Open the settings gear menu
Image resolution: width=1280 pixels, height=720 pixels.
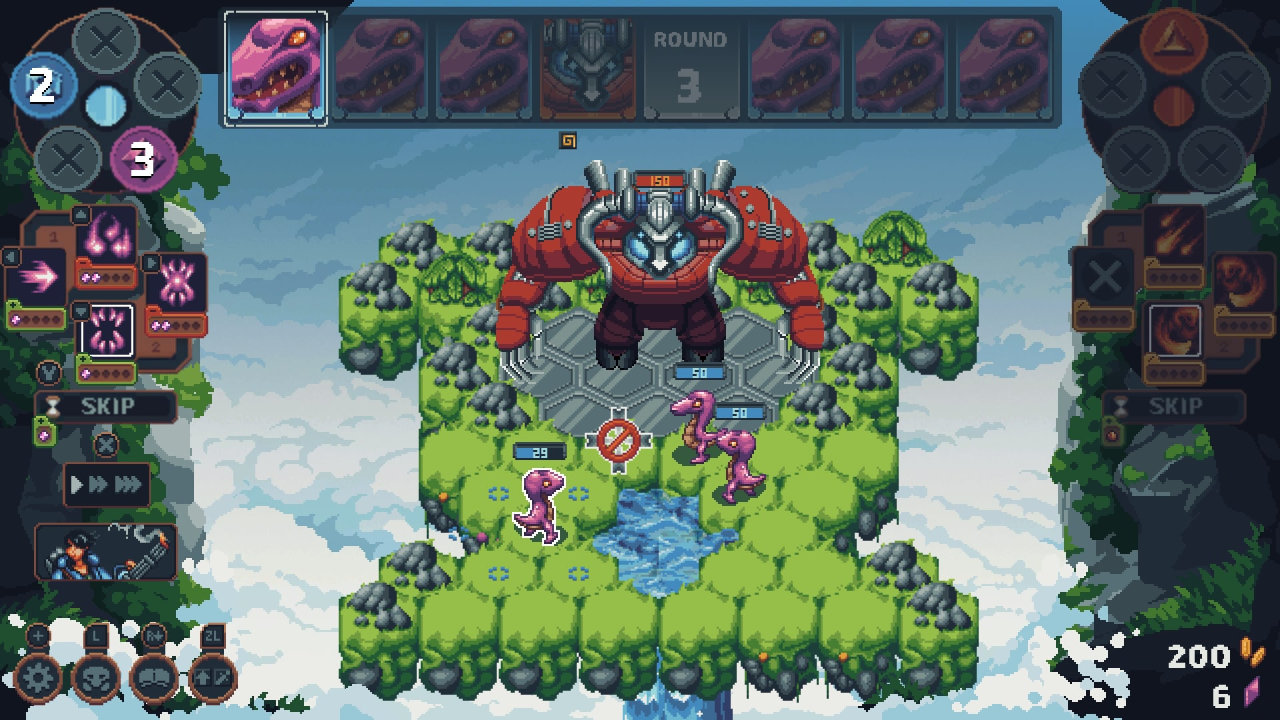pyautogui.click(x=38, y=678)
